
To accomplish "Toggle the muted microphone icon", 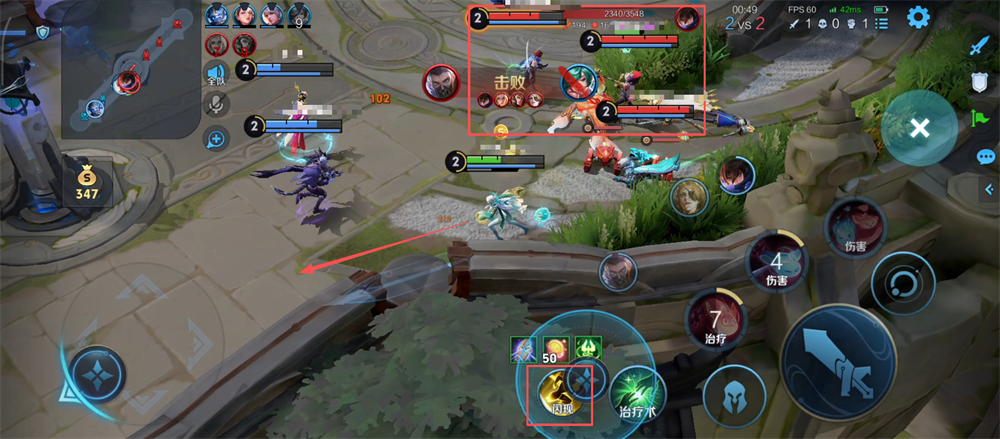I will point(216,104).
